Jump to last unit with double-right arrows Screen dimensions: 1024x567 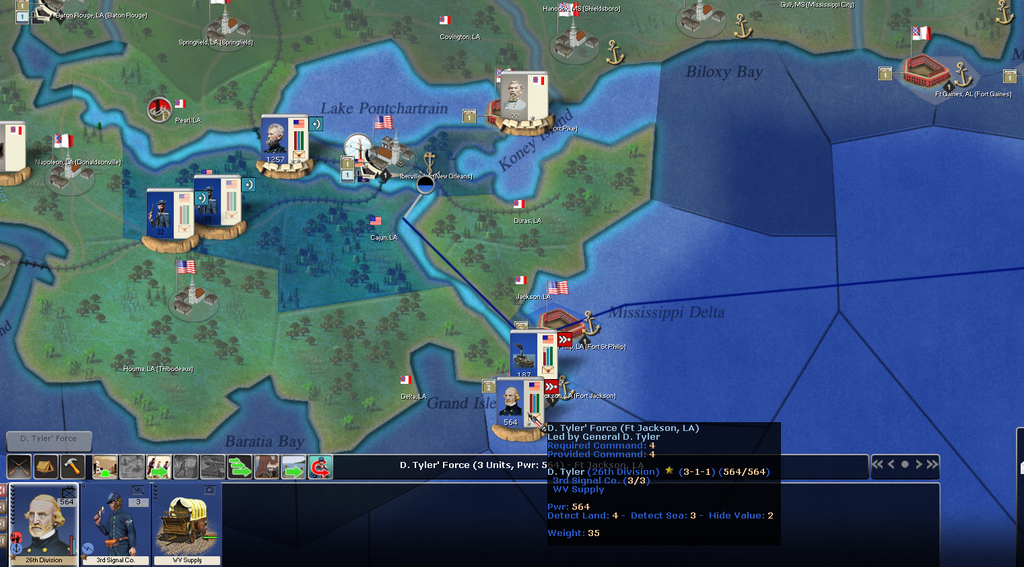[933, 464]
